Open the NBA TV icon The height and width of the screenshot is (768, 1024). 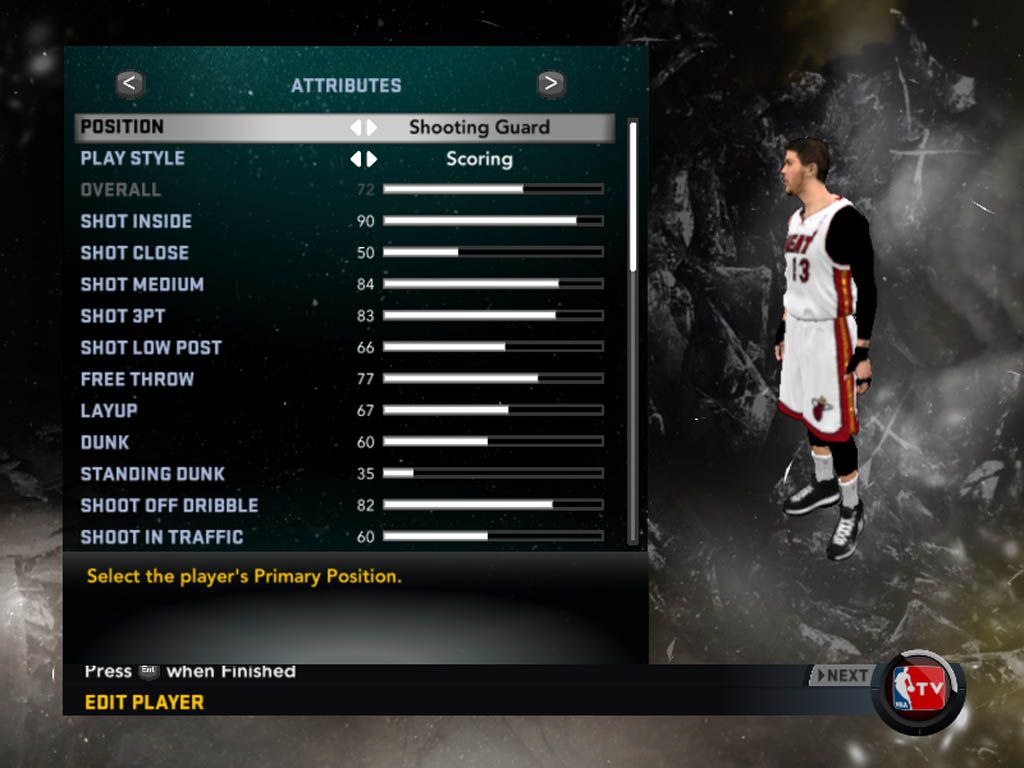tap(919, 691)
